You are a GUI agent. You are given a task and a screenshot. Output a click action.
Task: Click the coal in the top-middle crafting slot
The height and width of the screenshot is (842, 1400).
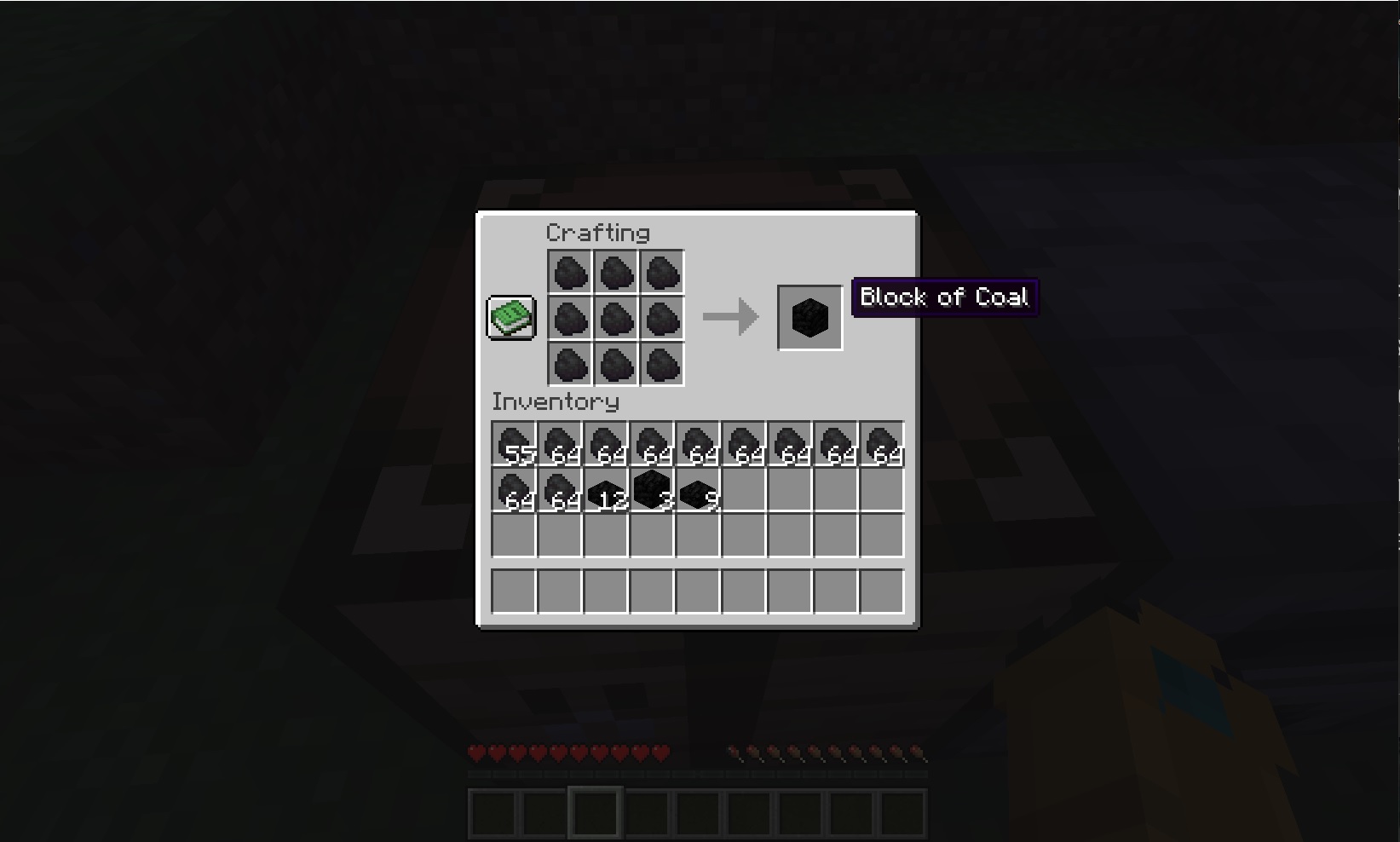pyautogui.click(x=615, y=274)
